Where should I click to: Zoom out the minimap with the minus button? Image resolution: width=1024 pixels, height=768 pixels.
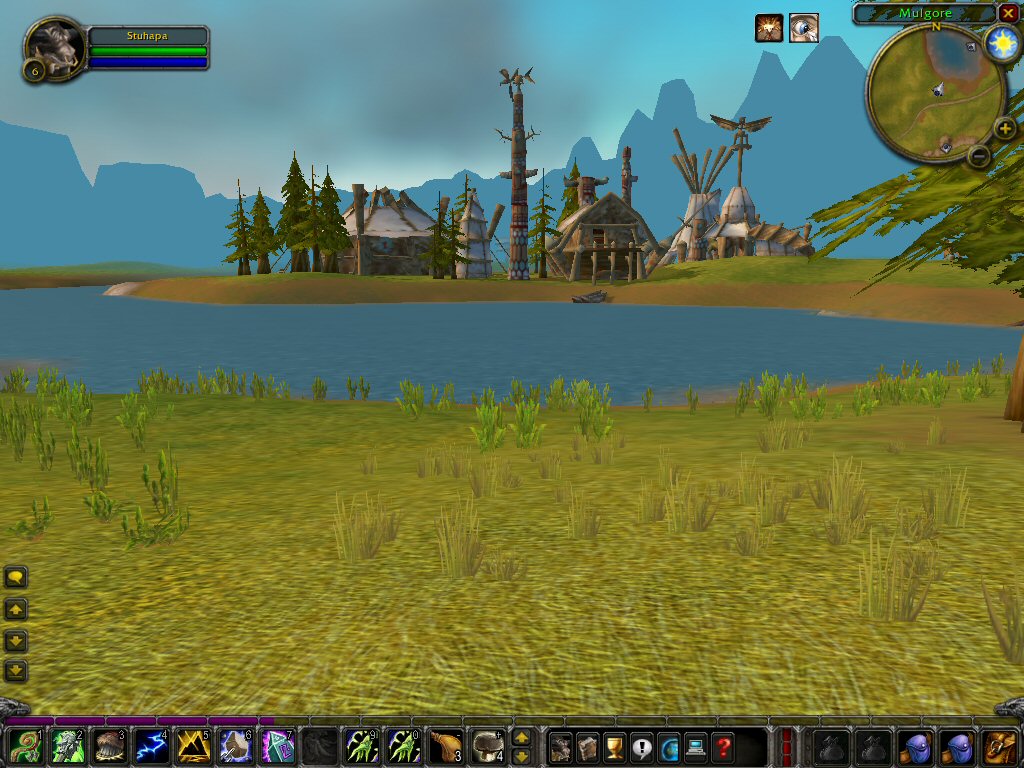(979, 156)
